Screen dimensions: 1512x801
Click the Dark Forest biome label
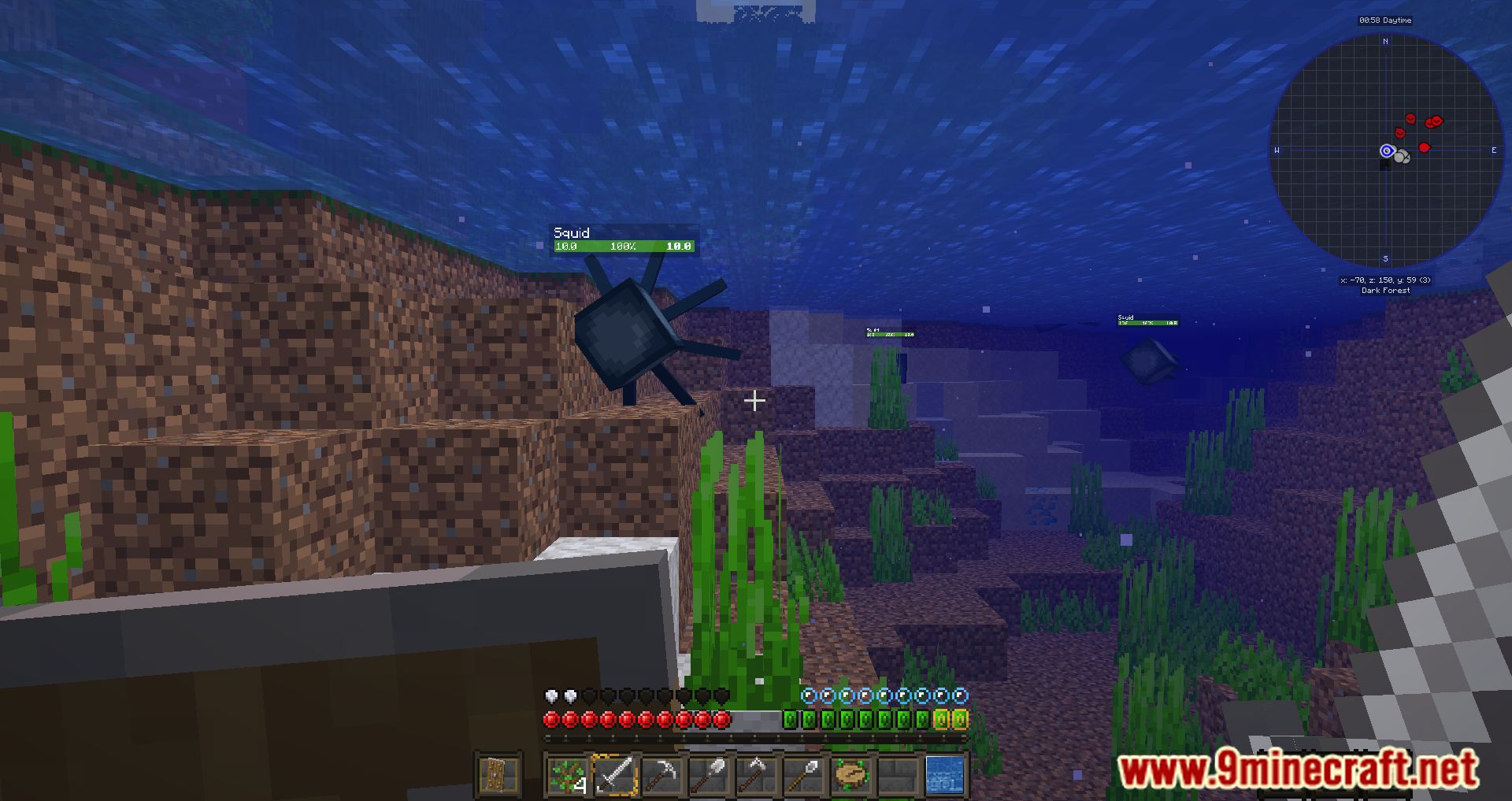coord(1384,291)
